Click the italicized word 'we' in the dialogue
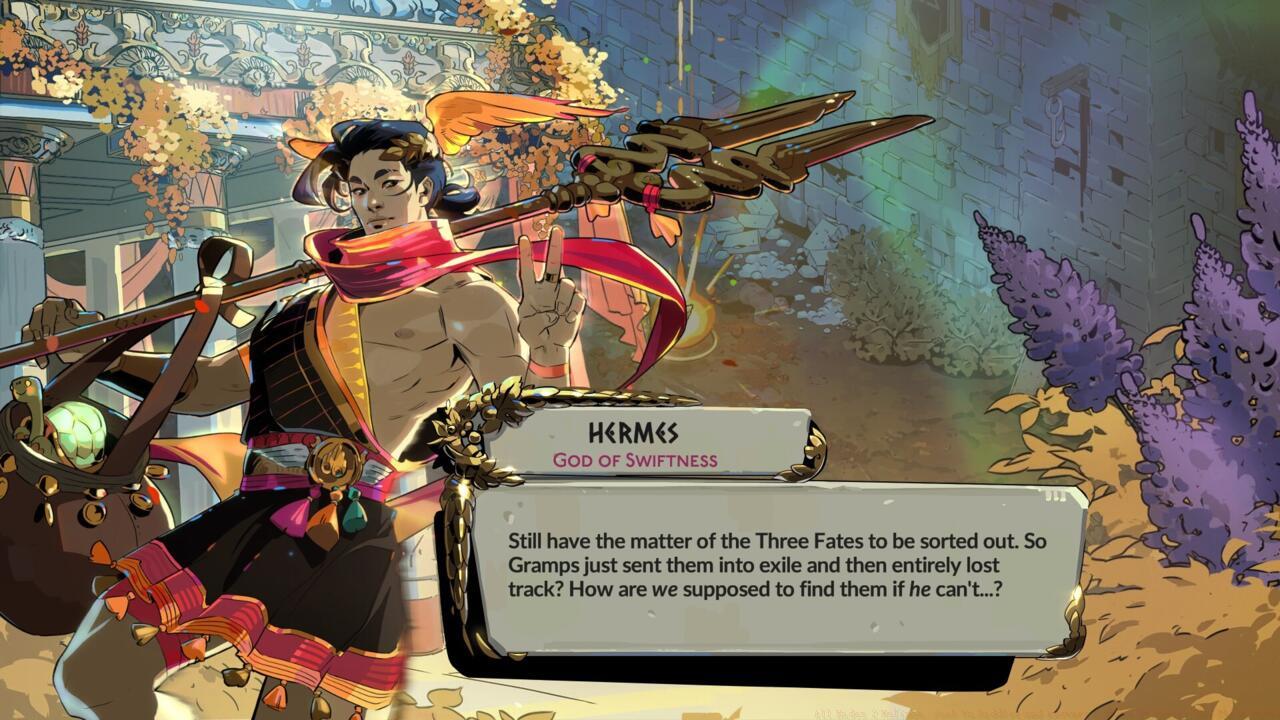The width and height of the screenshot is (1280, 720). [662, 589]
